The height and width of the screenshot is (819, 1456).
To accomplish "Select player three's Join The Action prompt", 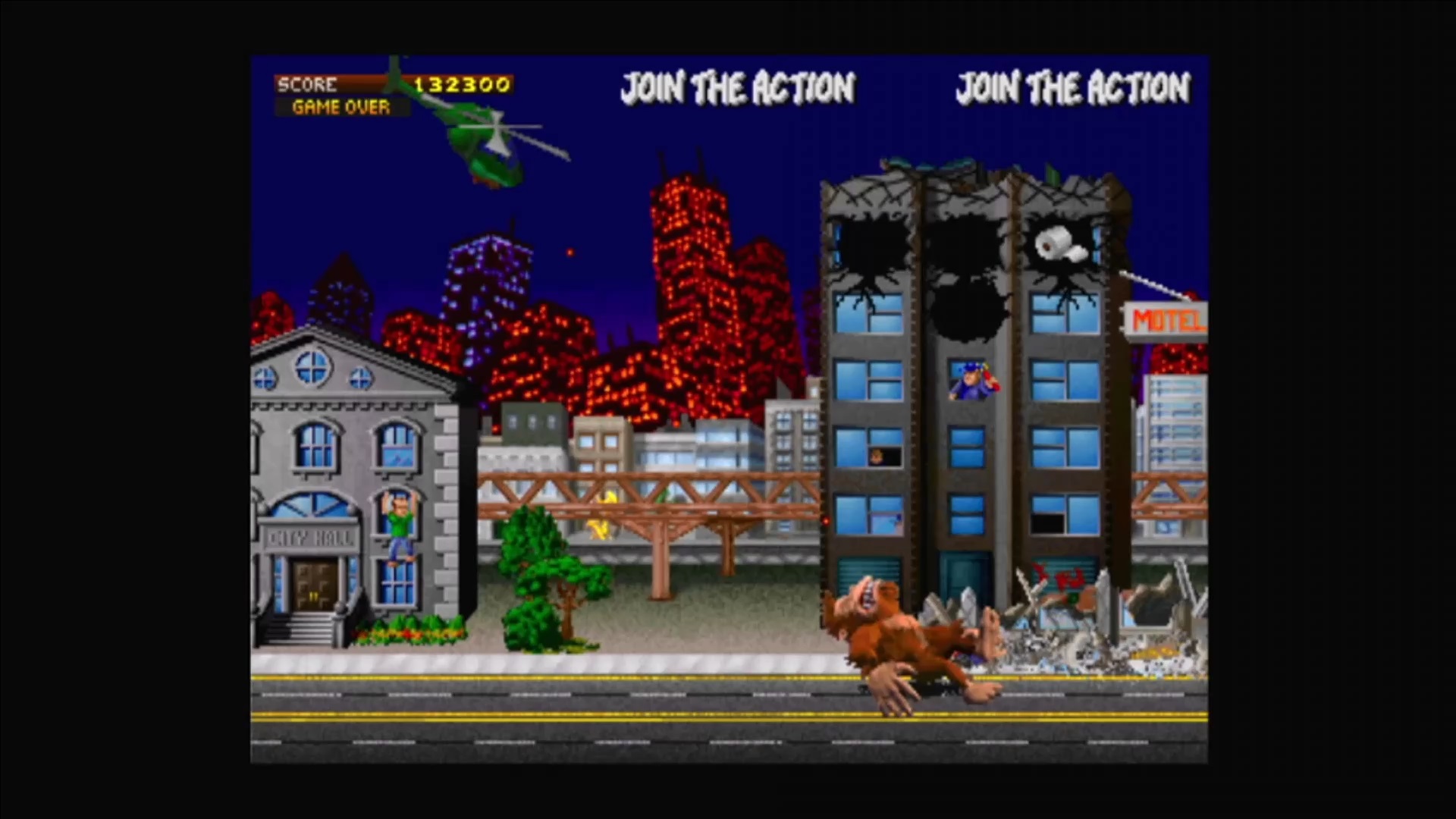I will pyautogui.click(x=1072, y=88).
